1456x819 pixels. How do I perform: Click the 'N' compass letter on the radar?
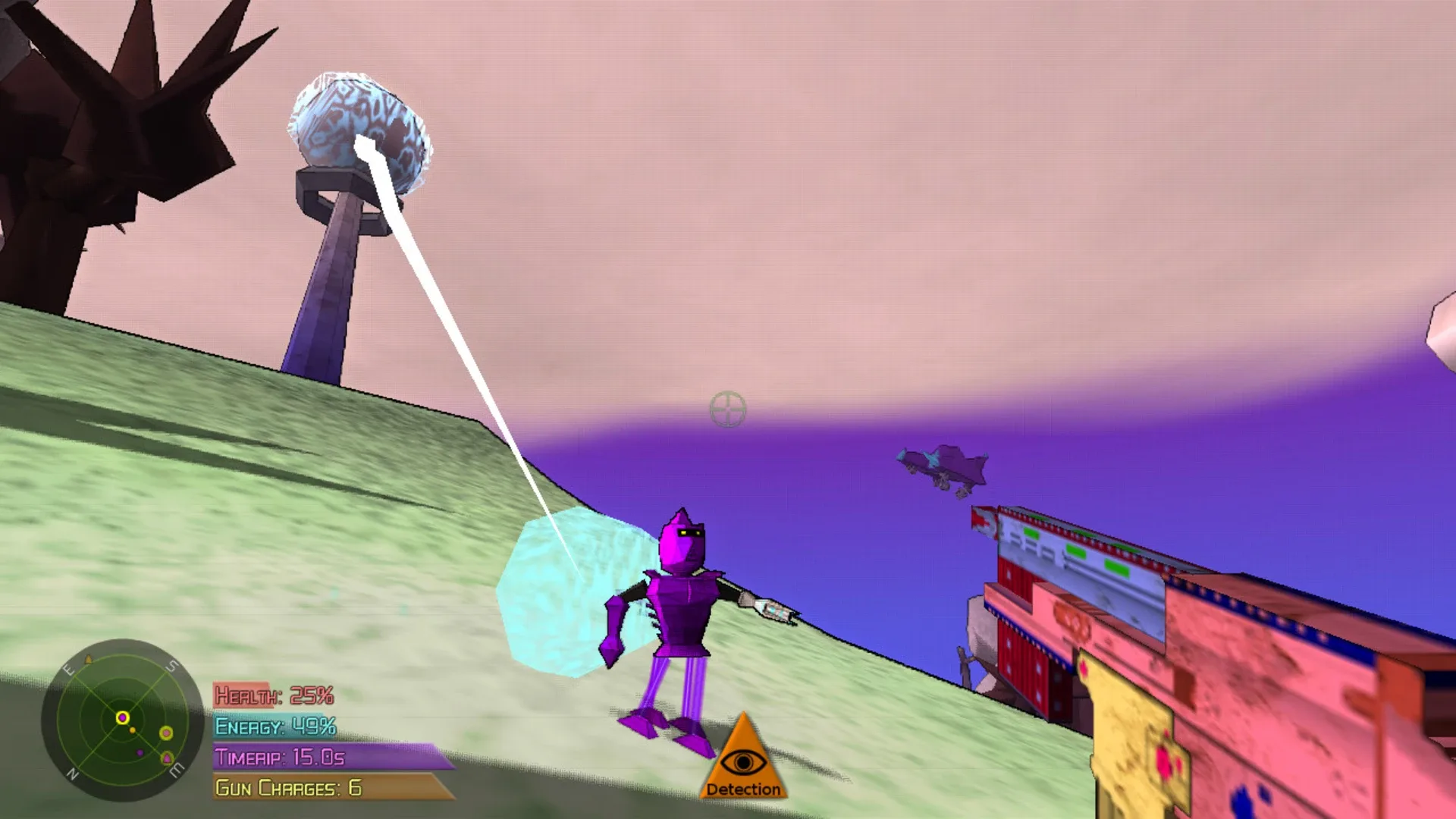coord(73,774)
